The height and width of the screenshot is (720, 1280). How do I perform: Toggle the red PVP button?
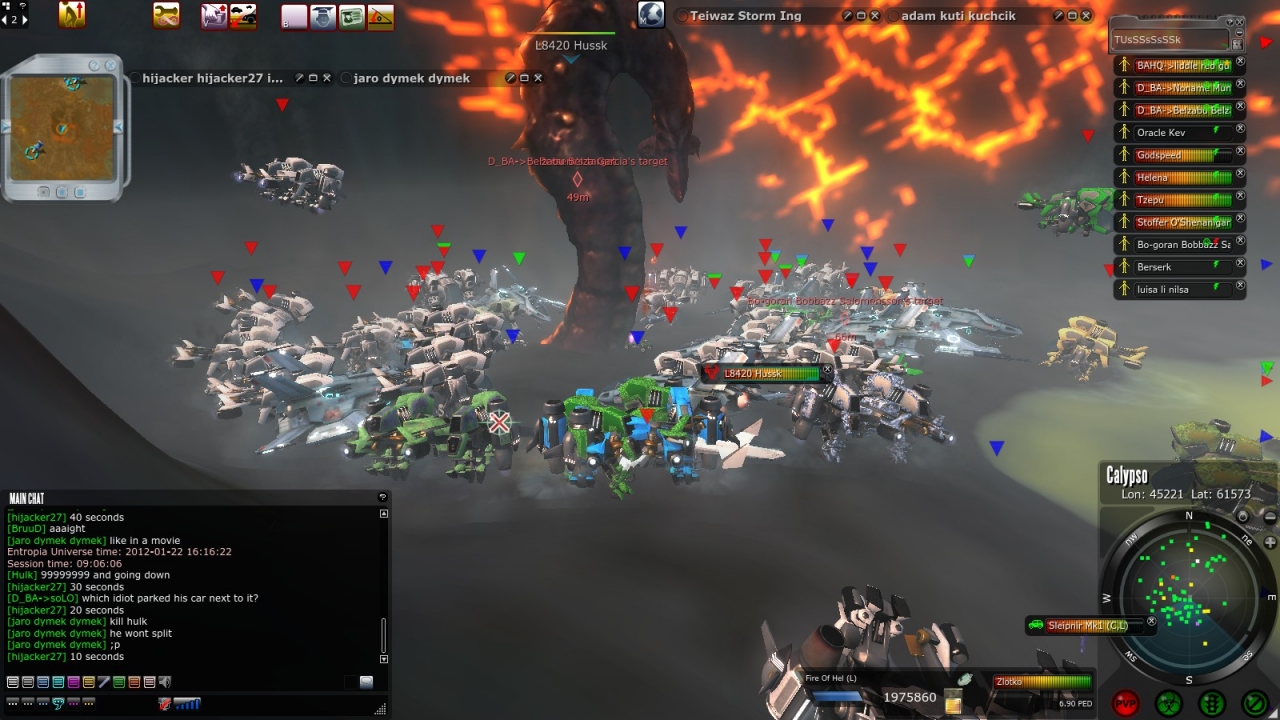pos(1126,703)
